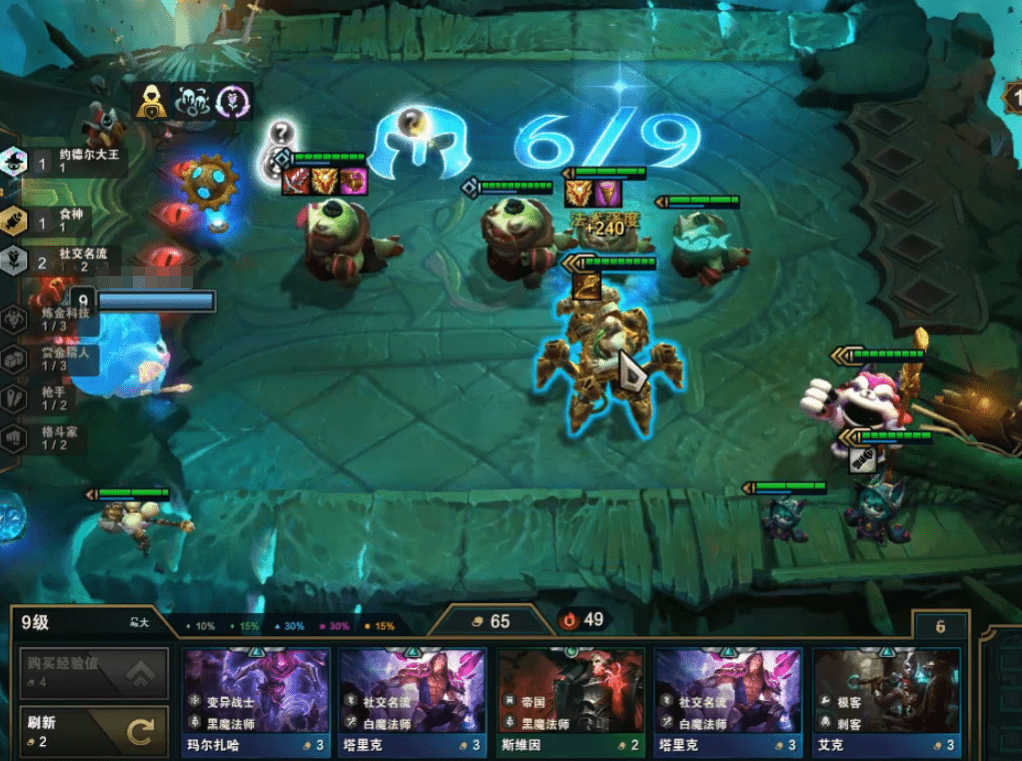Screen dimensions: 1022x761
Task: View the middle grey augment icon
Action: point(191,102)
